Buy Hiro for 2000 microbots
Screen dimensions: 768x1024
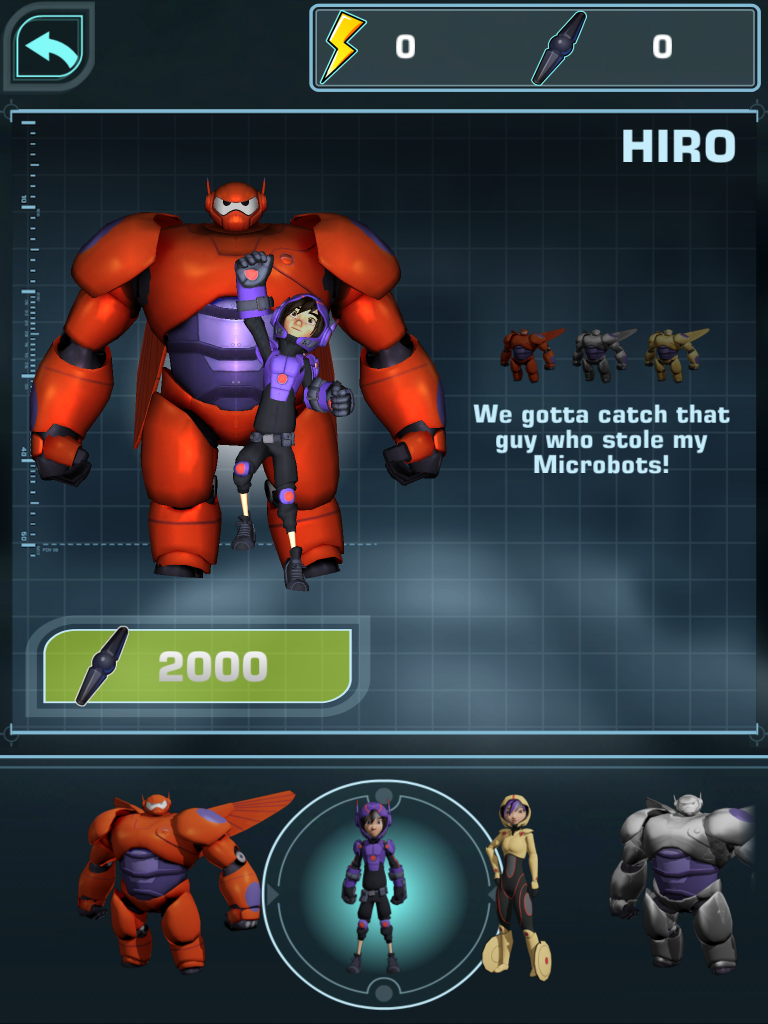[x=198, y=667]
